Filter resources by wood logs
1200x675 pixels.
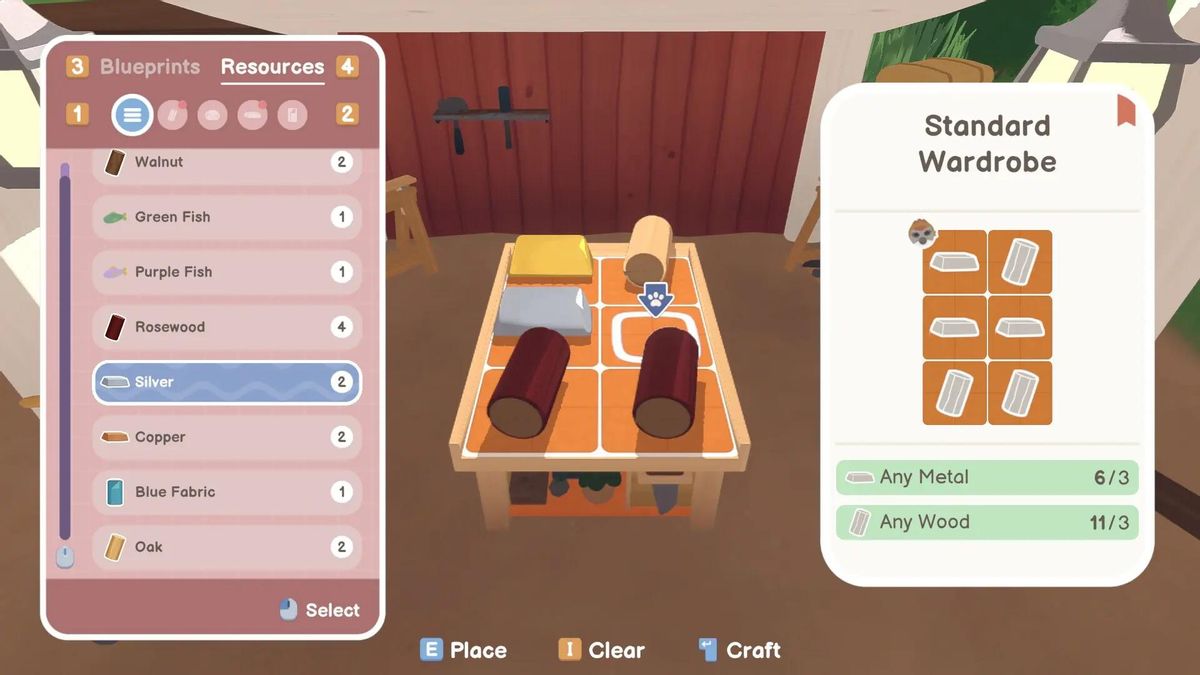tap(172, 115)
